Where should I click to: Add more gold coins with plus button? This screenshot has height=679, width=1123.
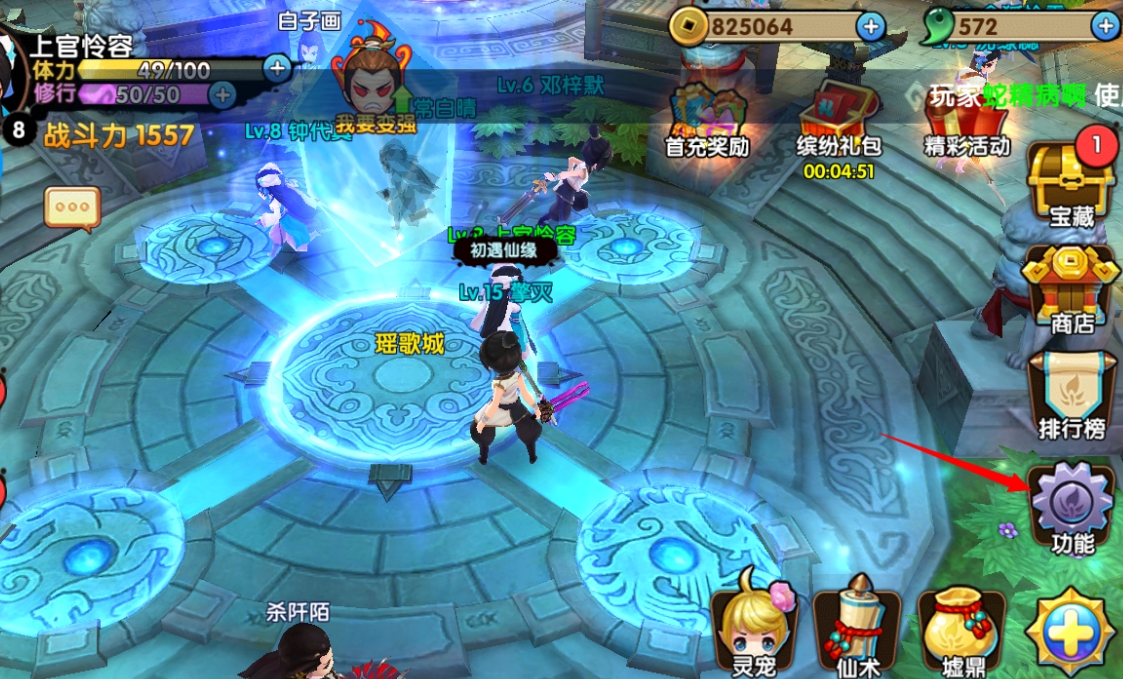pyautogui.click(x=871, y=27)
